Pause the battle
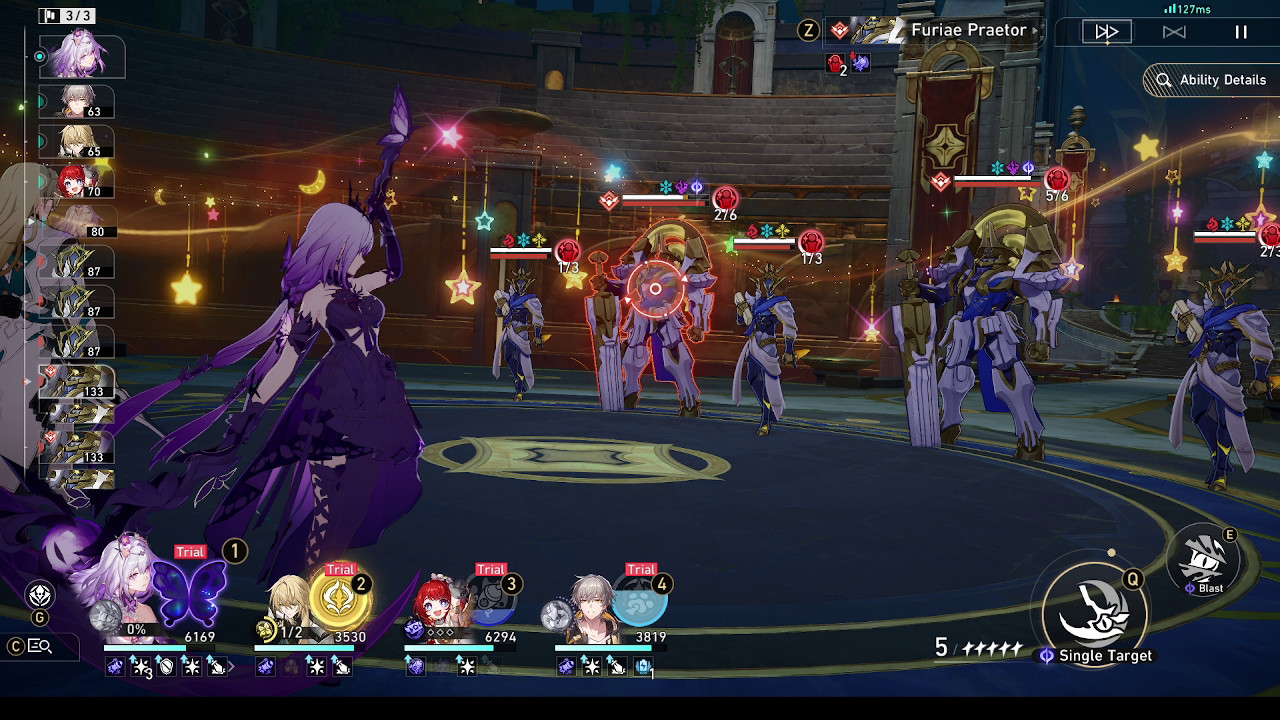The height and width of the screenshot is (720, 1280). point(1240,31)
